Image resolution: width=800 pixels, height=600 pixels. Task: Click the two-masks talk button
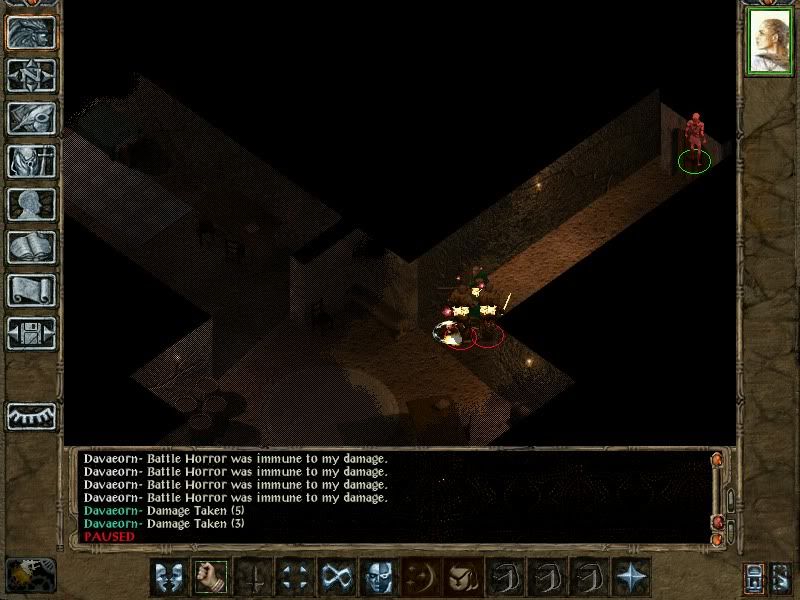168,577
